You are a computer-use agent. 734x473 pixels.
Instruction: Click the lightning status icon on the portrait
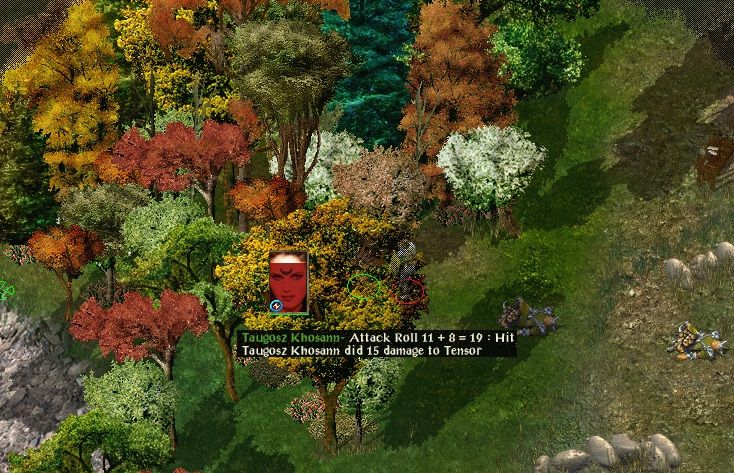coord(275,305)
